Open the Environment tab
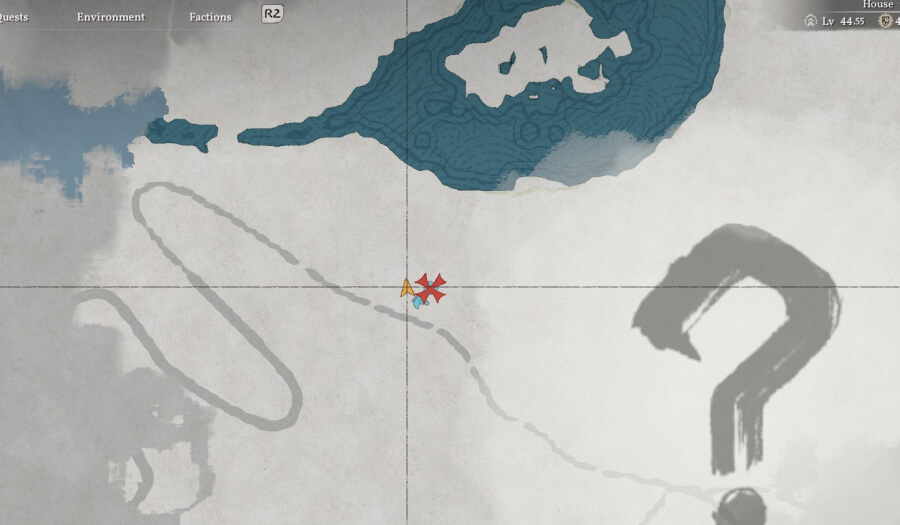 110,17
